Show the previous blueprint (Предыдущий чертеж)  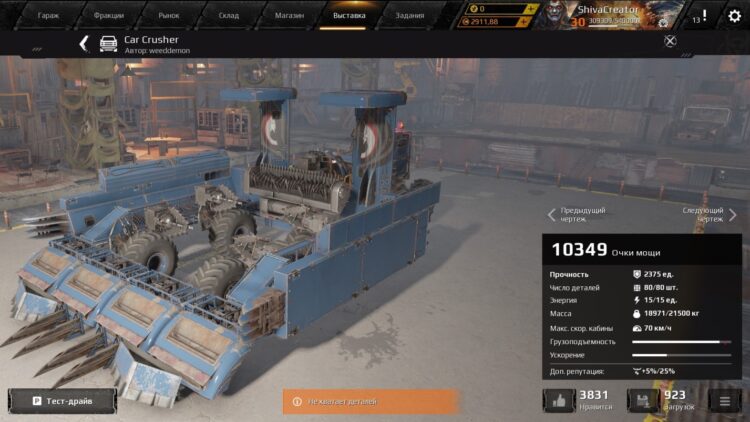tap(578, 215)
